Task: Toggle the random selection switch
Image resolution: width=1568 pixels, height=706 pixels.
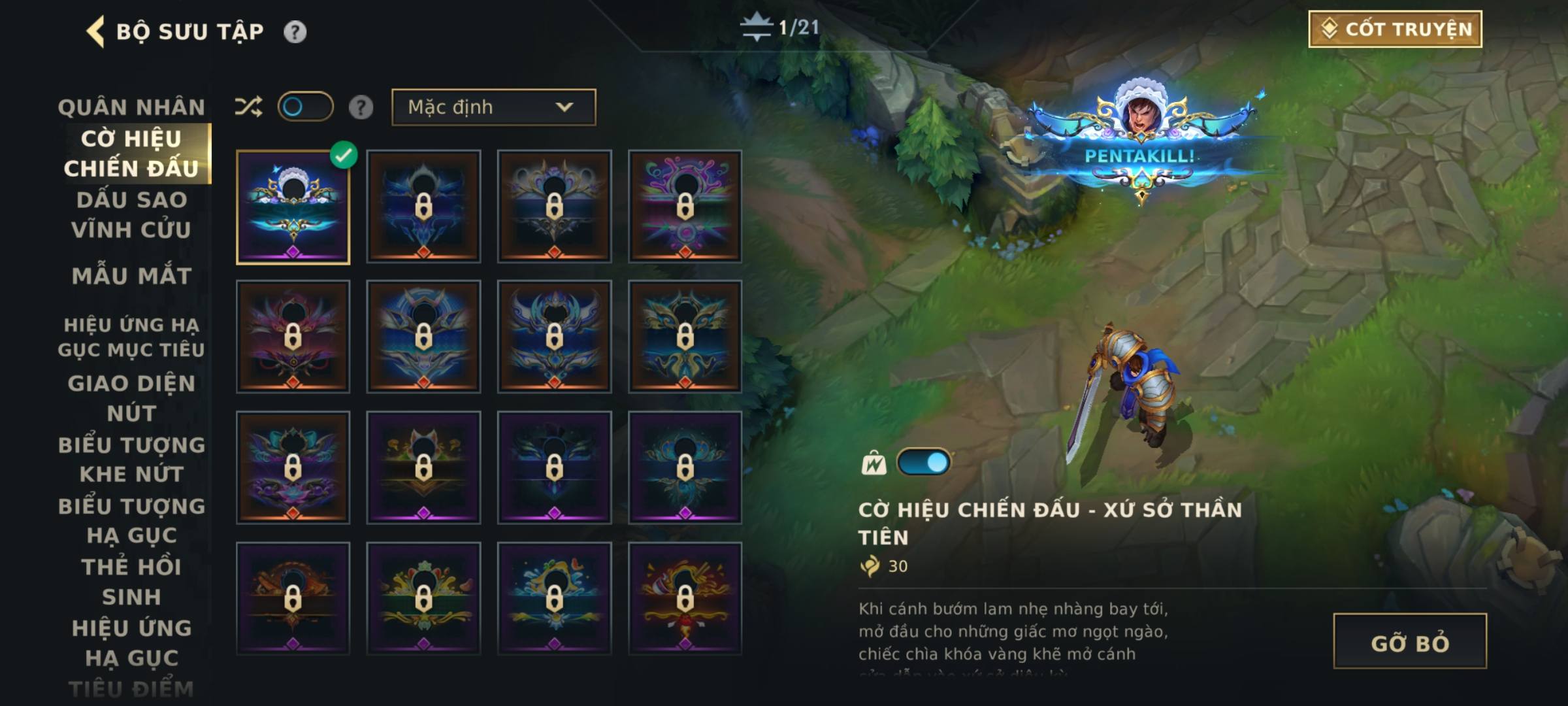Action: click(x=305, y=107)
